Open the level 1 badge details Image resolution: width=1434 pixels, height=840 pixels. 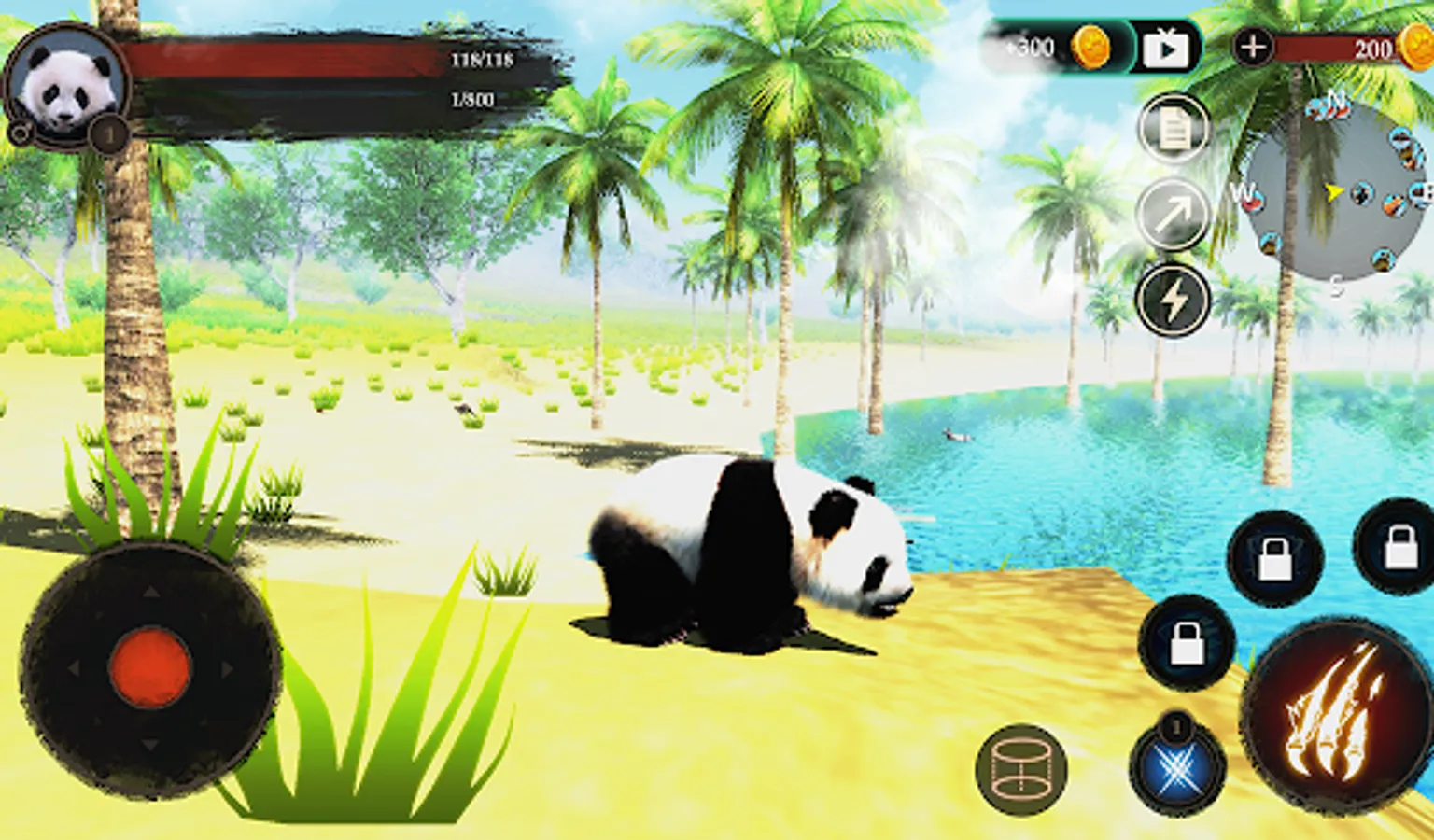pos(109,133)
